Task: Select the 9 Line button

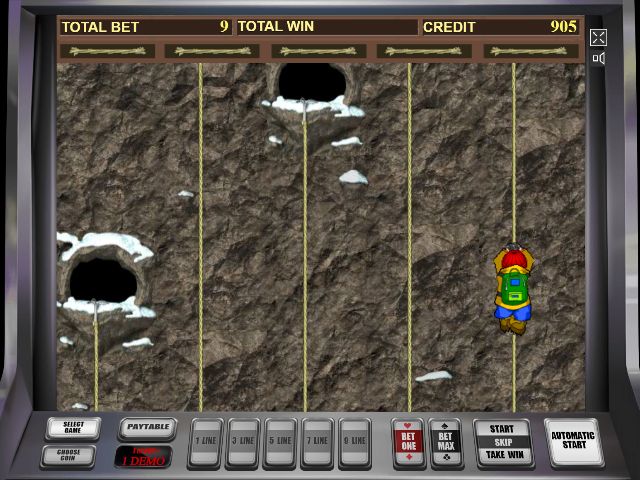Action: point(354,443)
